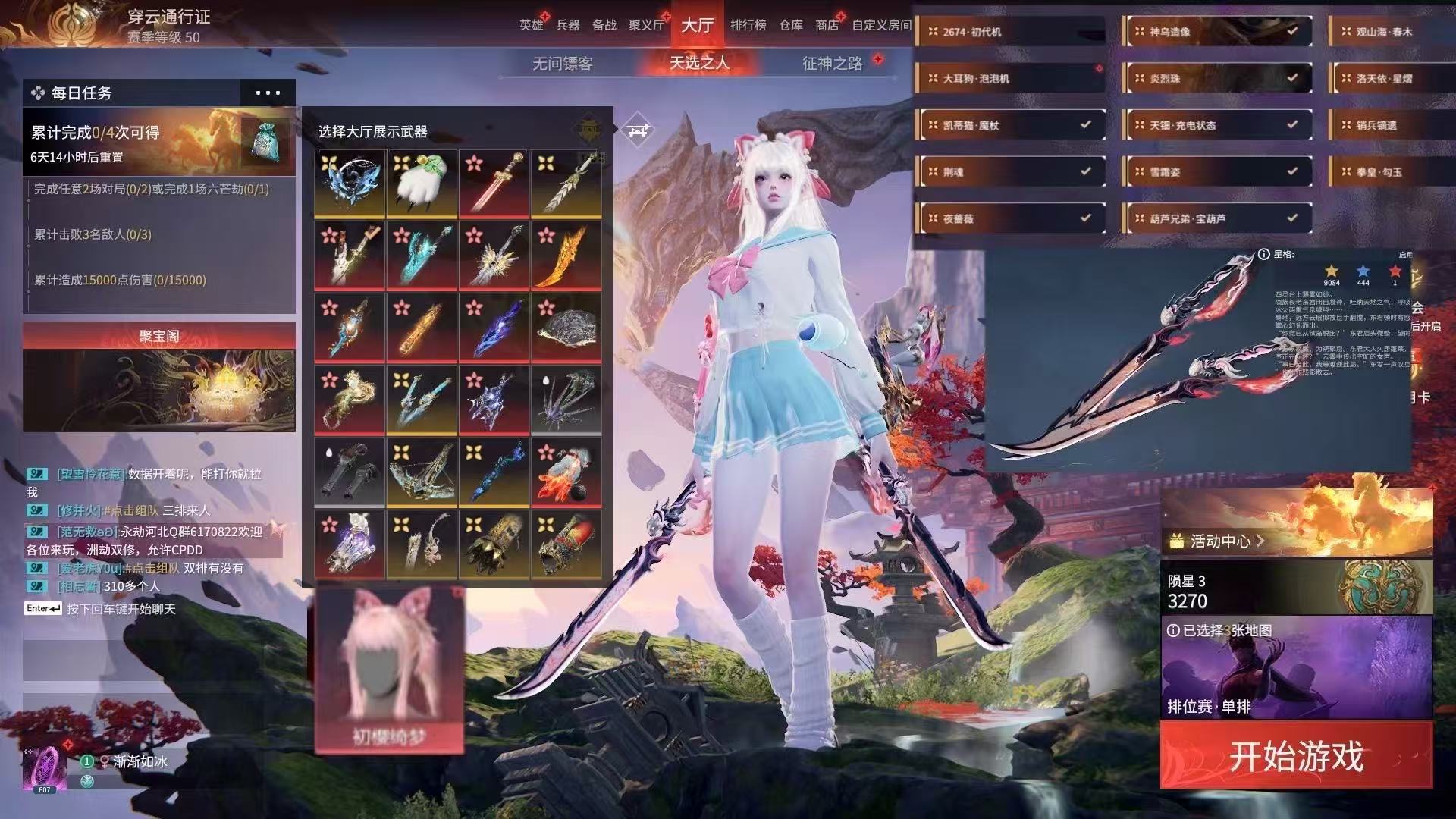
Task: Click the 开始游戏 start game button
Action: tap(1296, 756)
